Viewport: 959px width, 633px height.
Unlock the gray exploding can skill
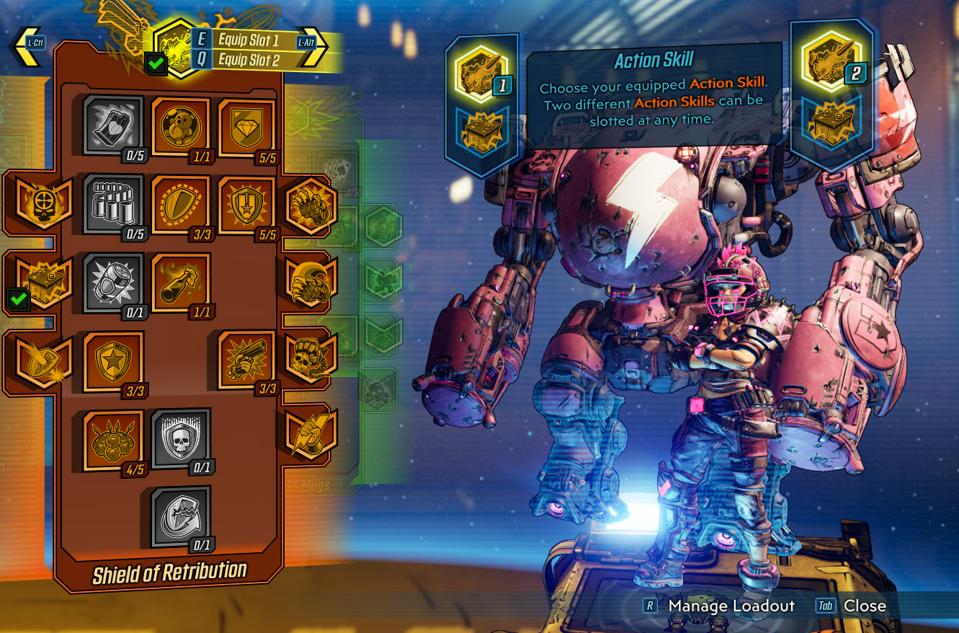coord(111,282)
